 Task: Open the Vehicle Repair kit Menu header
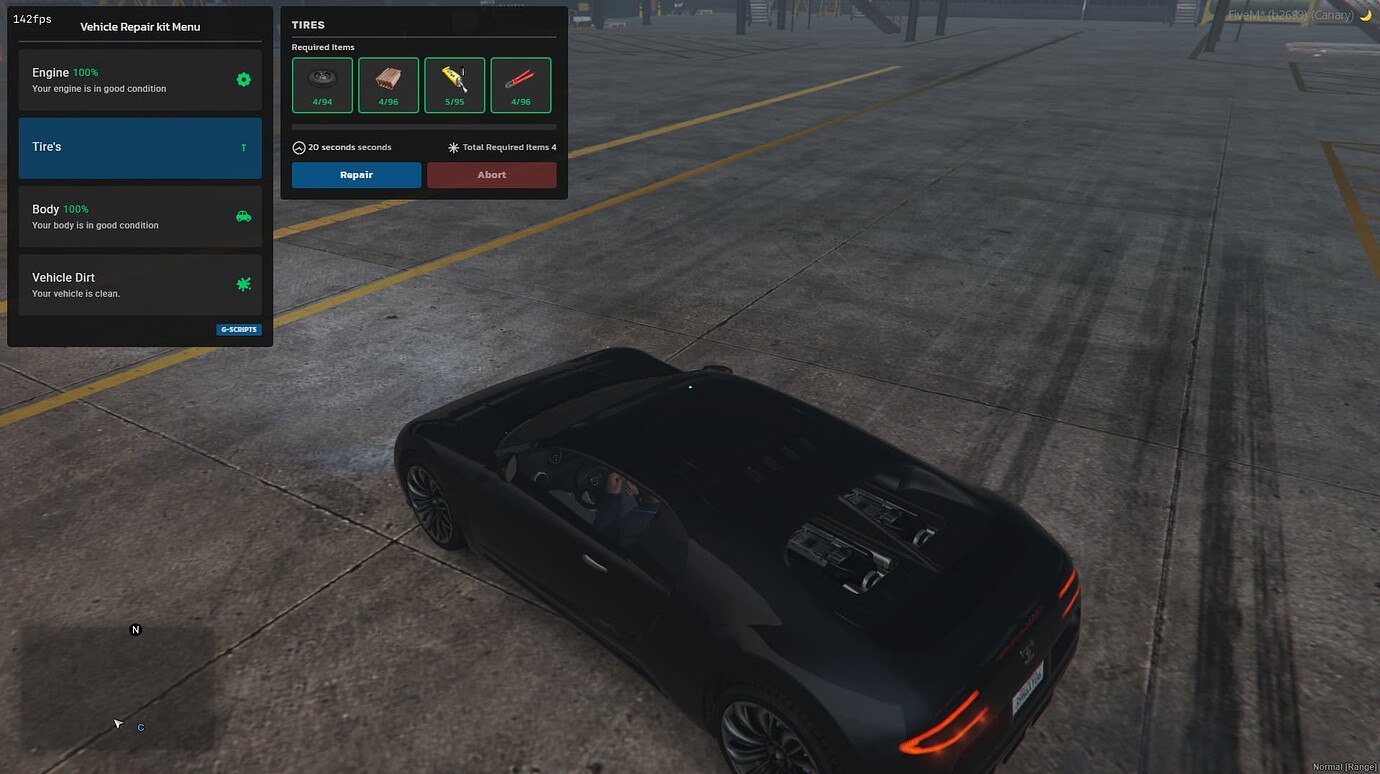point(139,27)
